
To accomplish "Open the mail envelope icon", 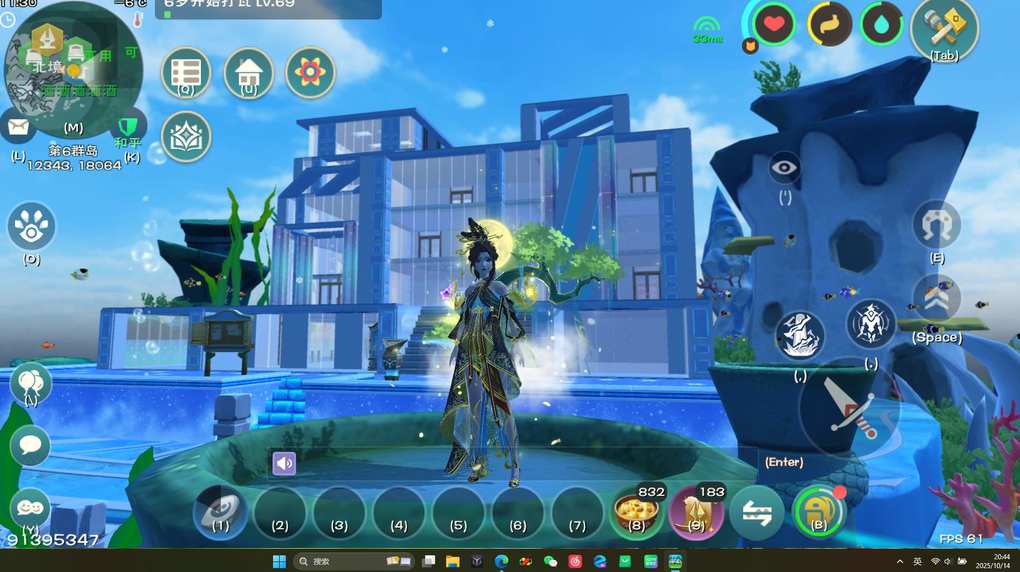I will [18, 127].
